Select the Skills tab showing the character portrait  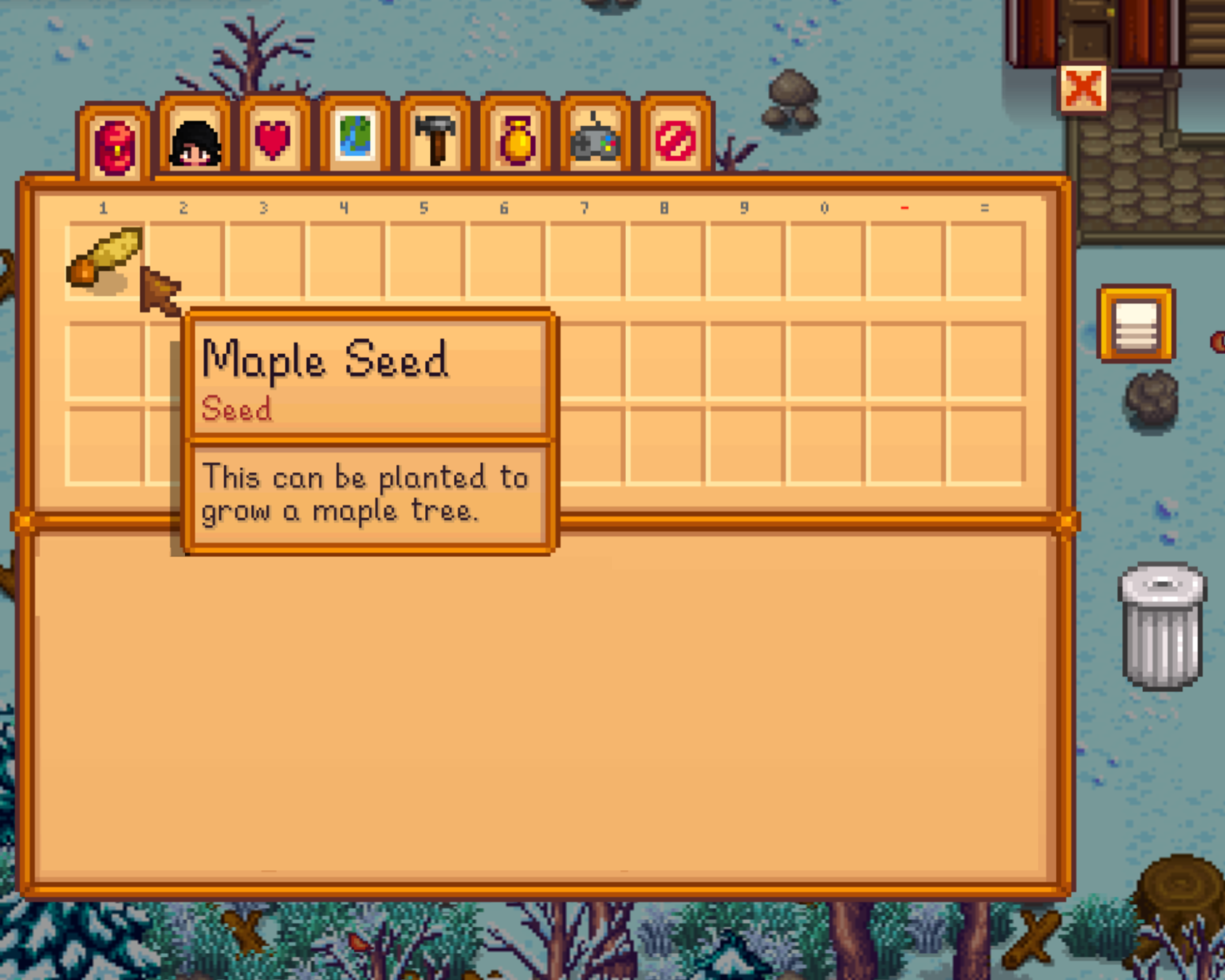click(x=194, y=140)
